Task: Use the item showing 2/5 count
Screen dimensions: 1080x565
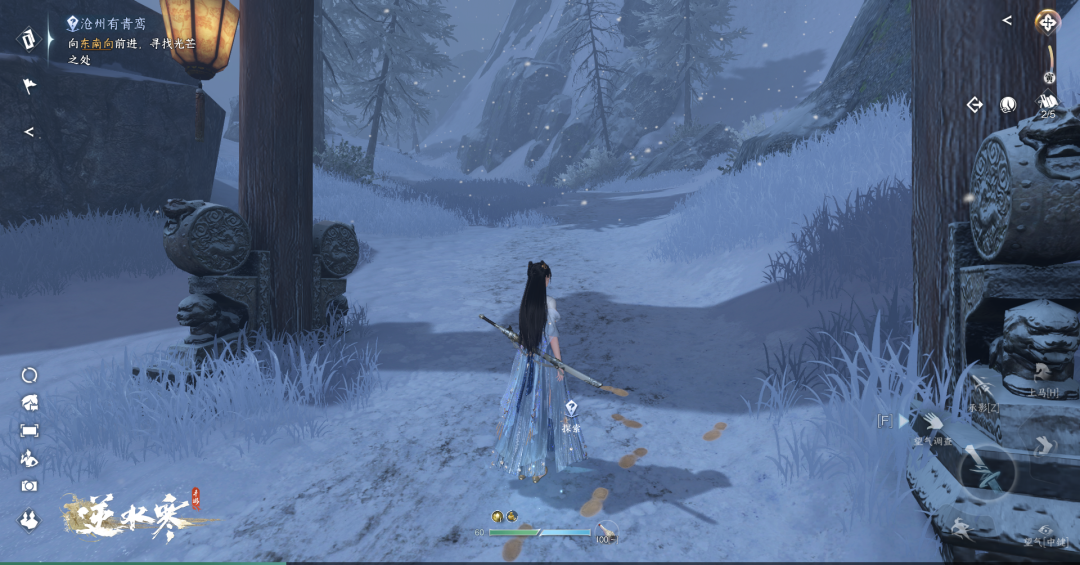Action: tap(1048, 103)
